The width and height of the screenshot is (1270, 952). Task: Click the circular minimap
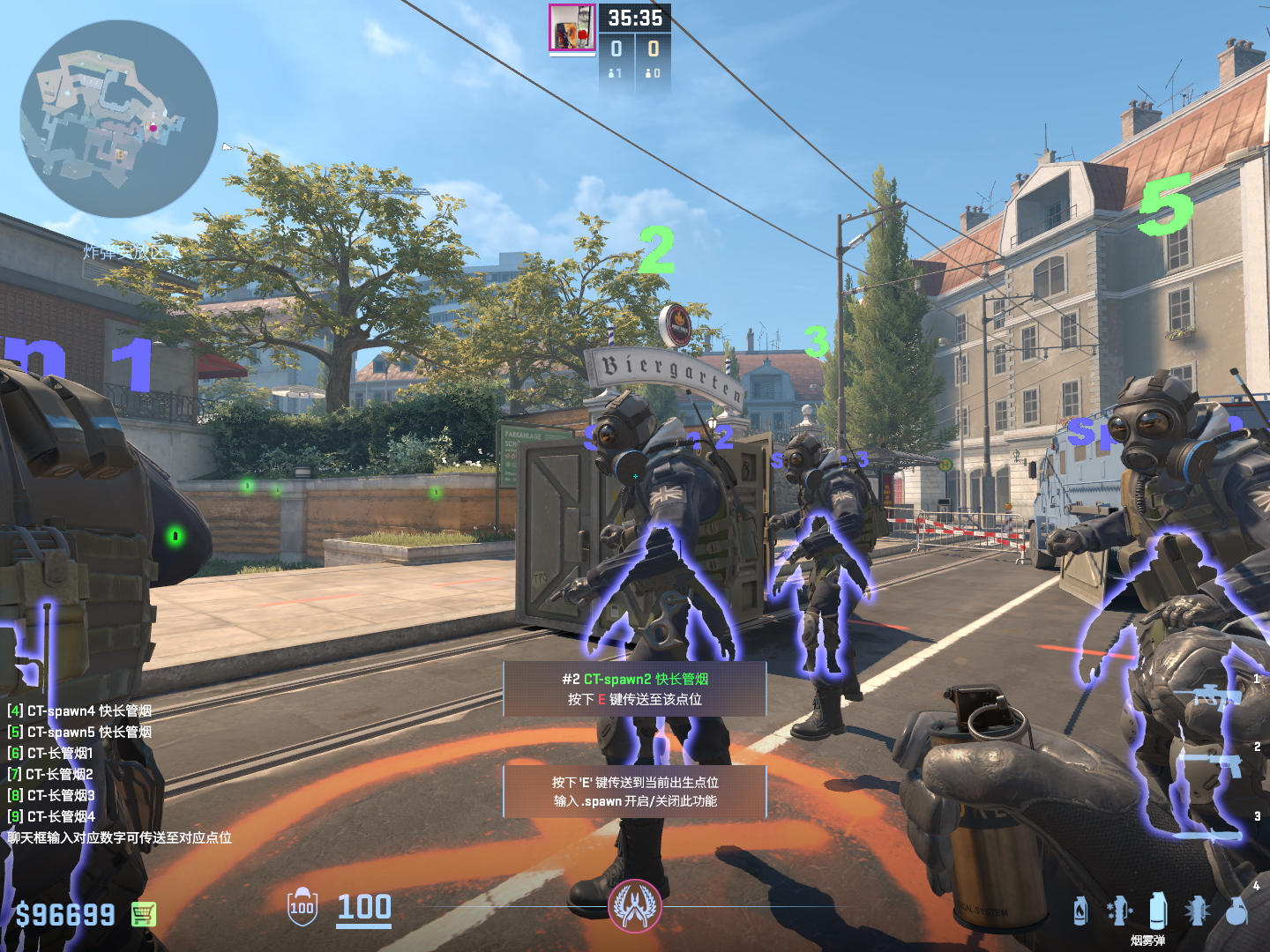pyautogui.click(x=119, y=119)
